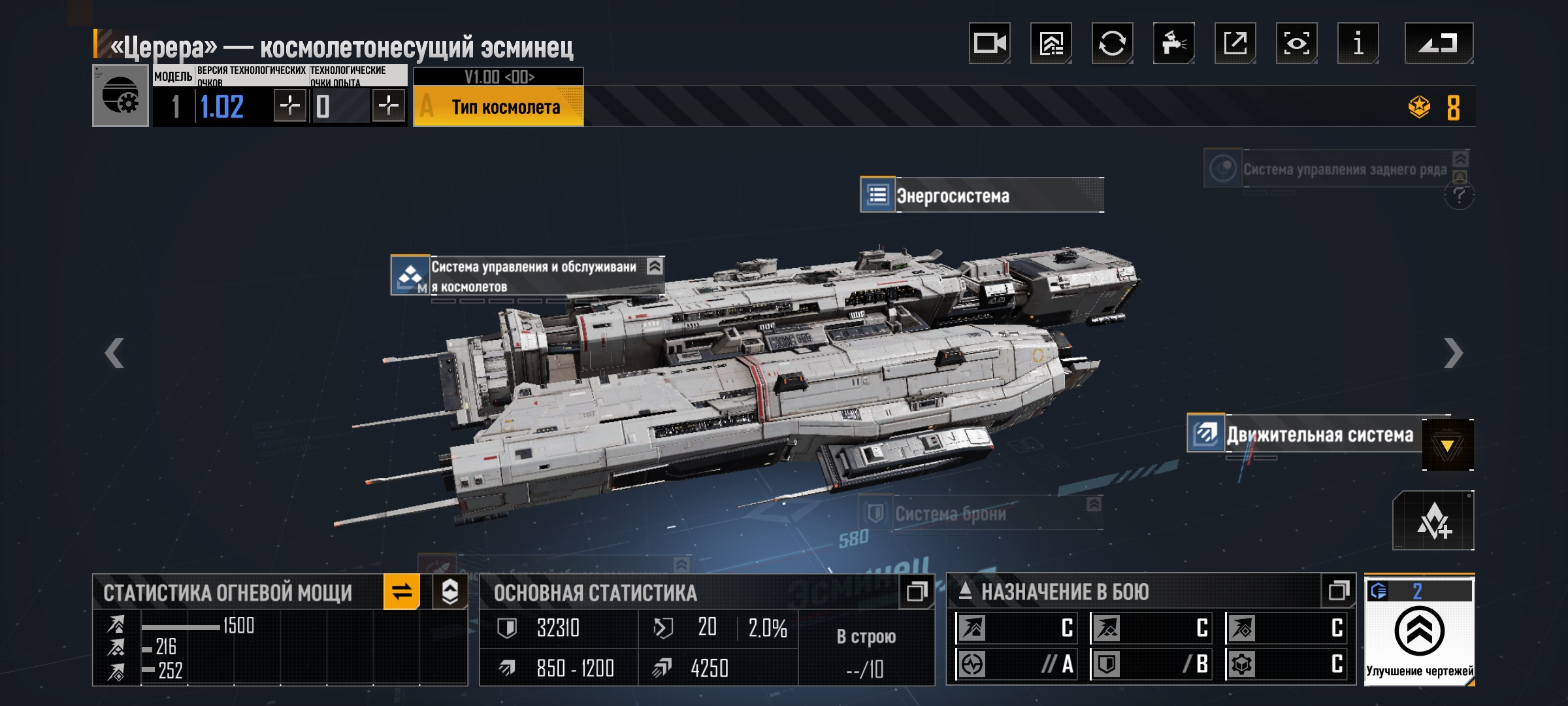Screen dimensions: 1568x706
Task: Click Улучшение чертежей upgrade button
Action: pyautogui.click(x=1419, y=632)
